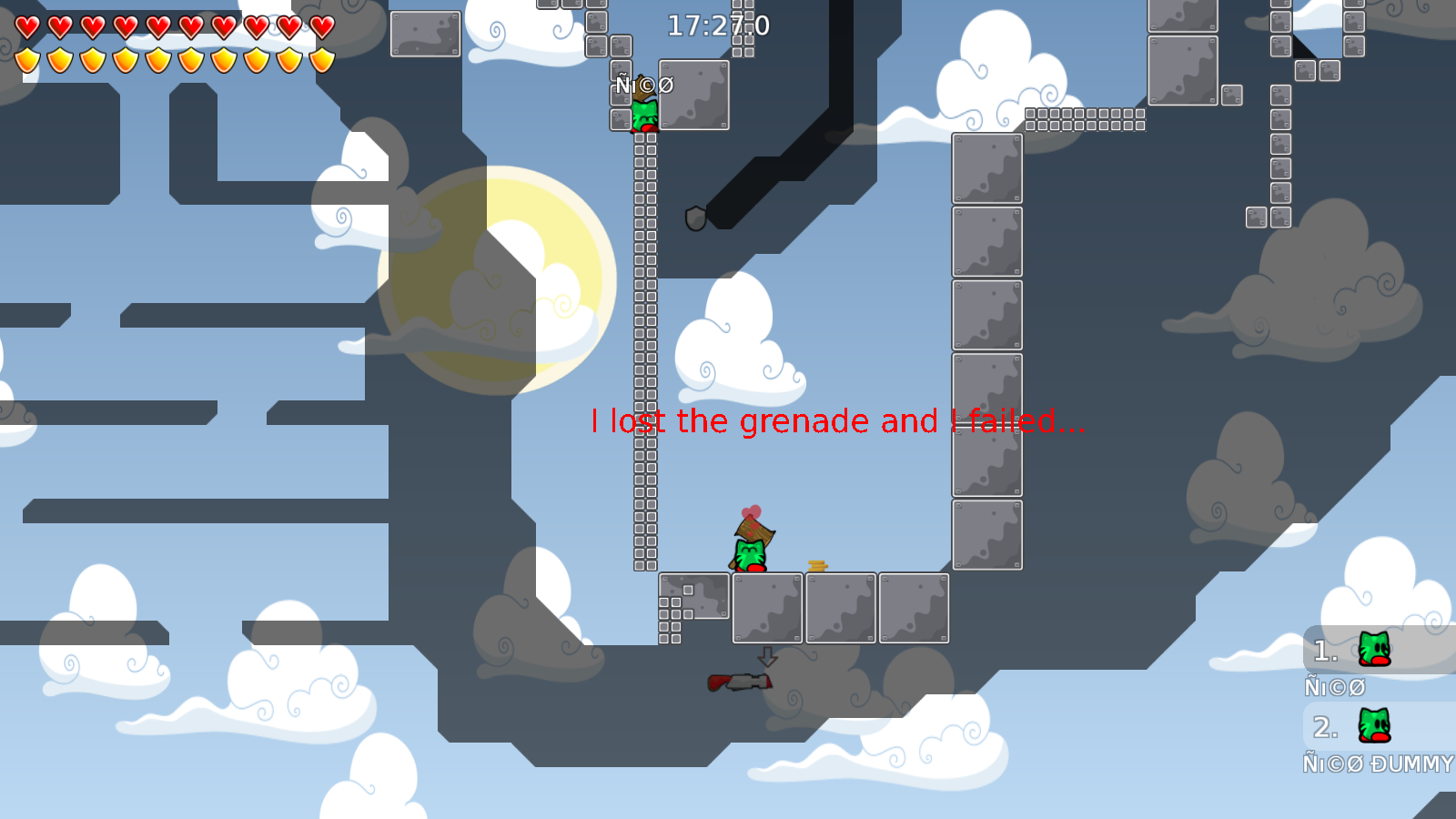Click the Ñı©Ø name label above the top player
The width and height of the screenshot is (1456, 819).
pyautogui.click(x=643, y=85)
